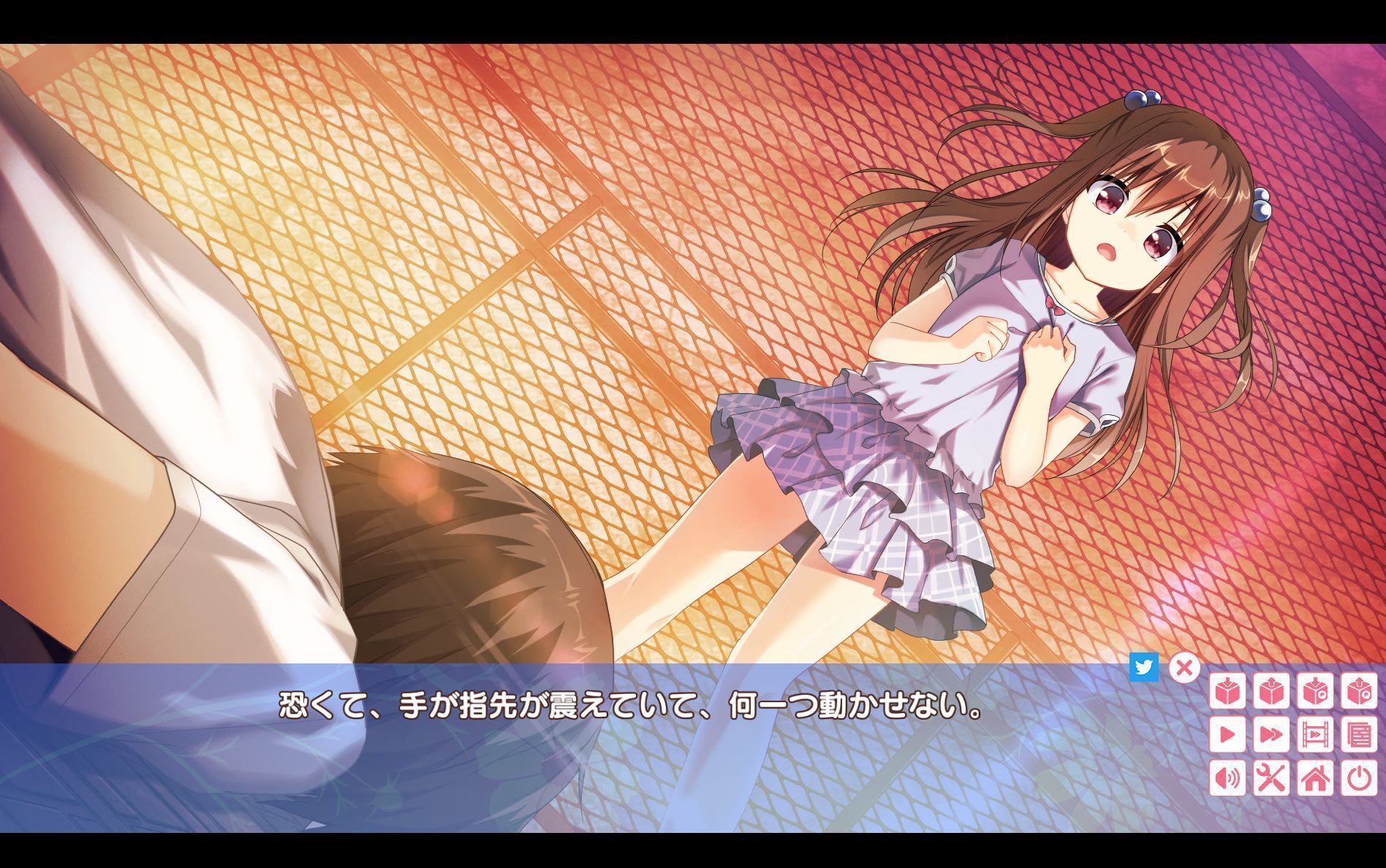Return to title screen via the home icon
This screenshot has height=868, width=1386.
click(1316, 779)
